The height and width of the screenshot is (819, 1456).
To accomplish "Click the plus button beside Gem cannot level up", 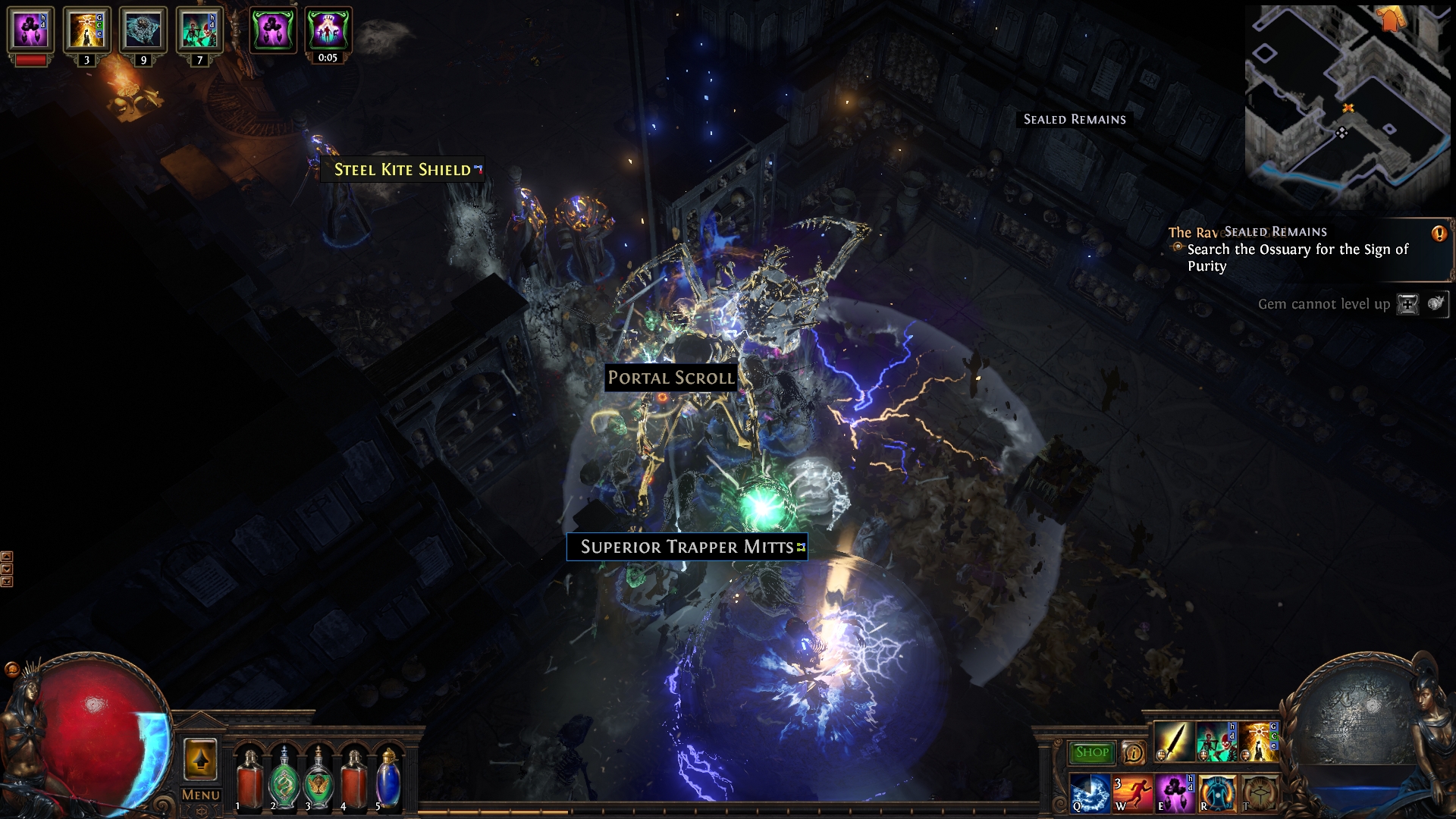I will coord(1407,304).
